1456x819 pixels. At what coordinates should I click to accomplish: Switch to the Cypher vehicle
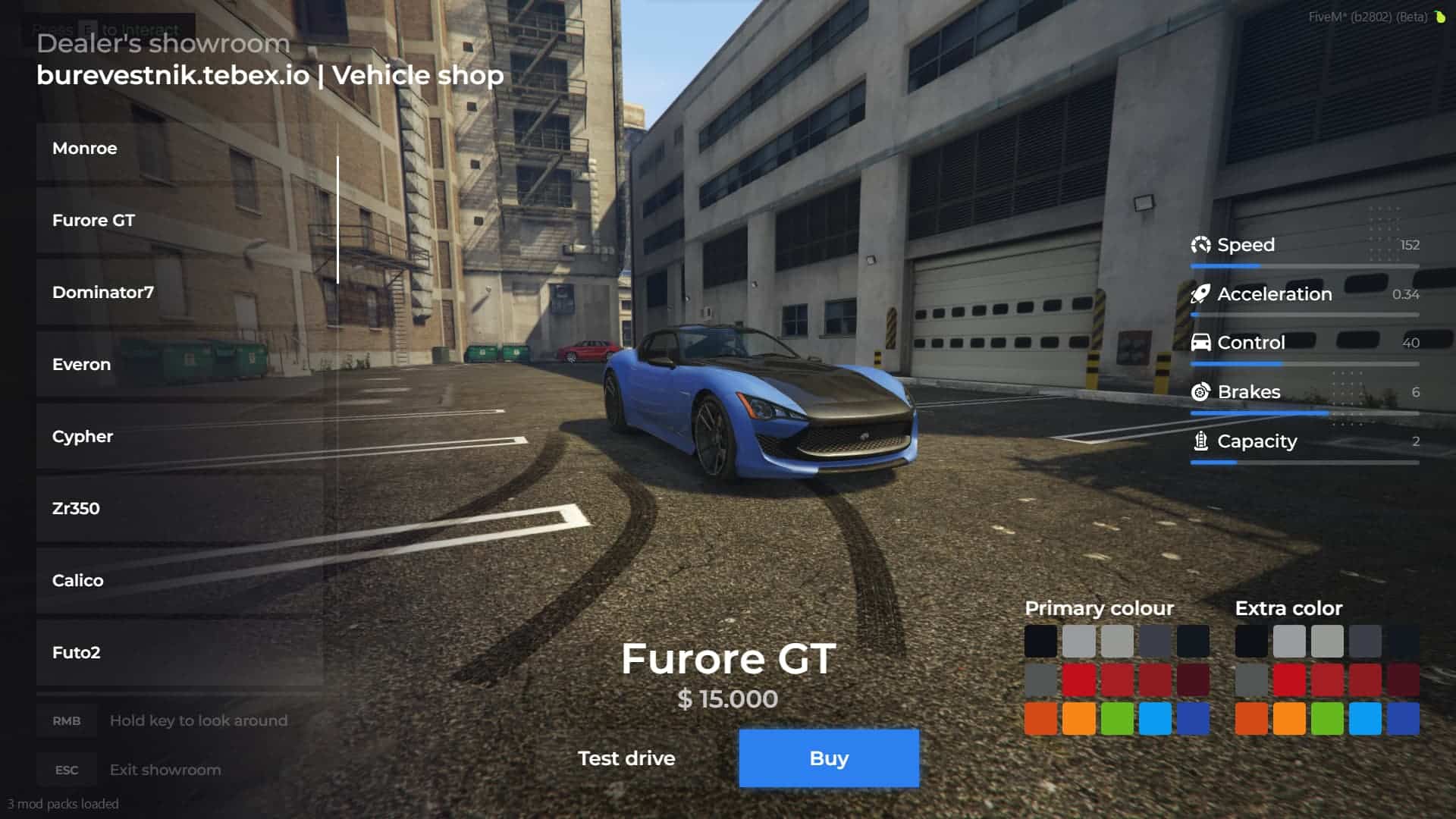82,436
